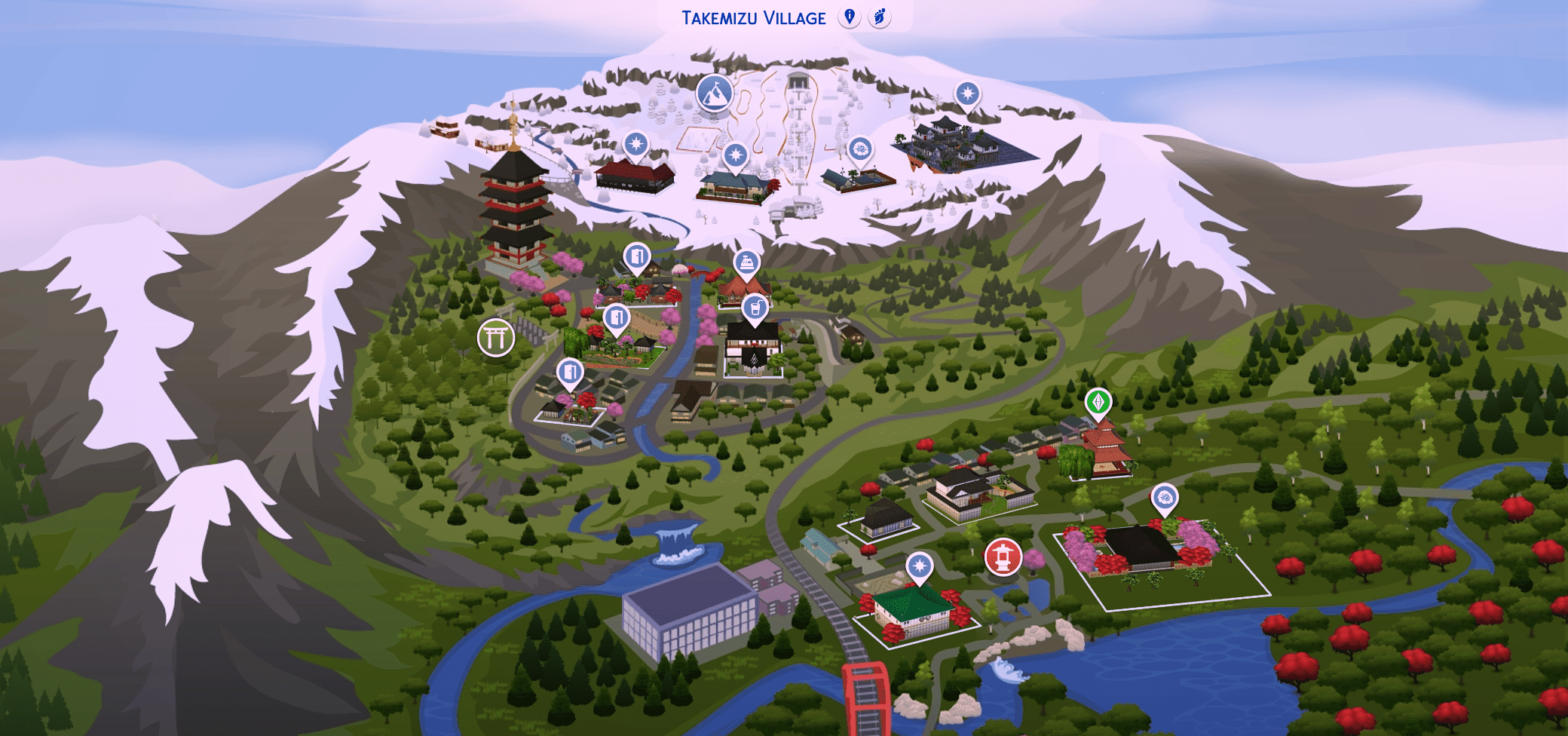Image resolution: width=1568 pixels, height=736 pixels.
Task: Select the bar drink glass marker
Action: point(755,308)
